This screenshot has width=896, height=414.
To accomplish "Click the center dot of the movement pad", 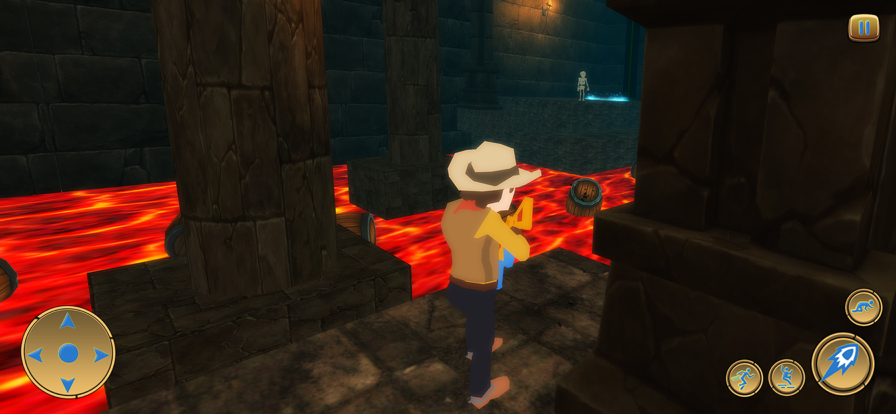I will [68, 353].
